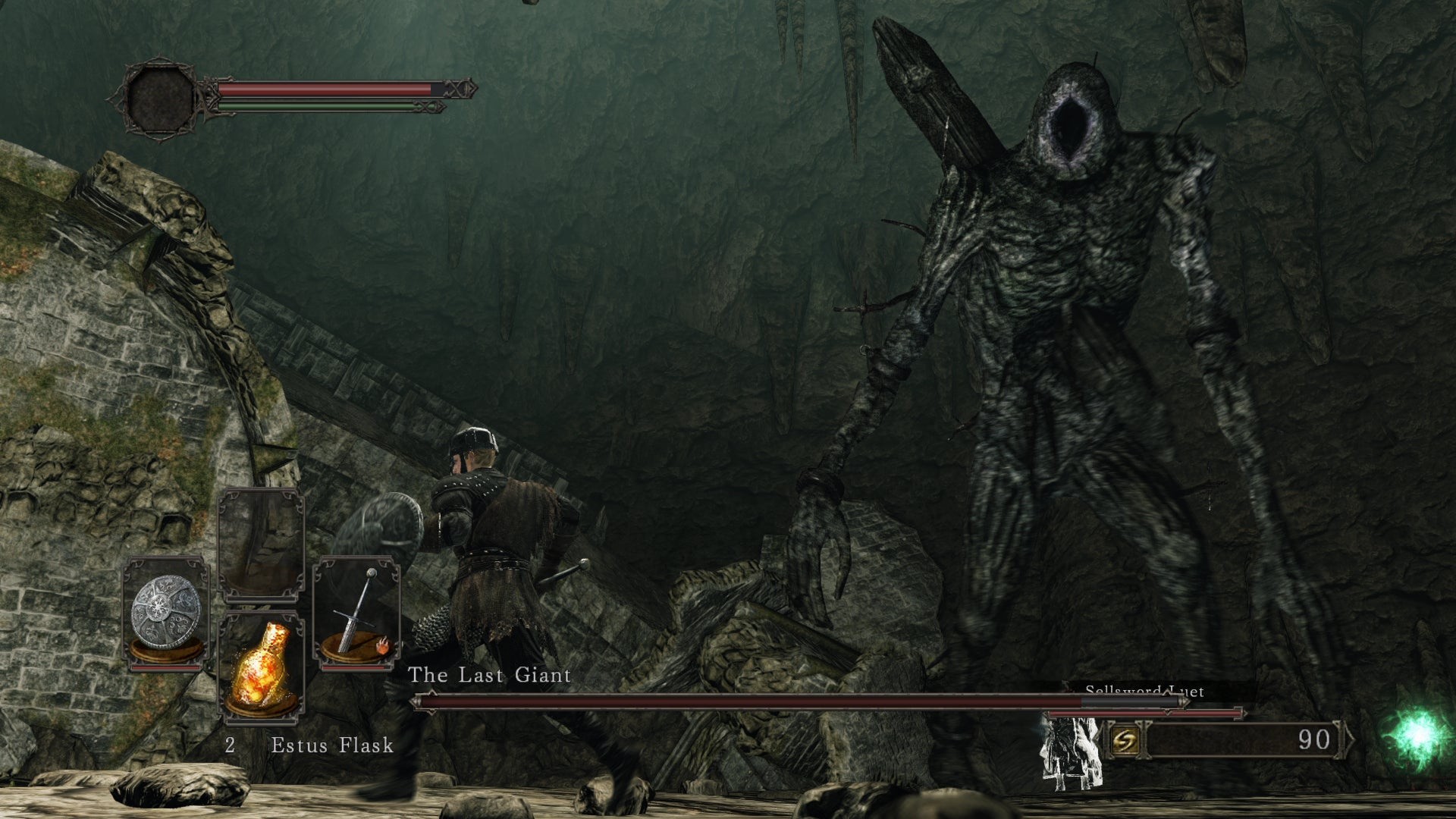The image size is (1456, 819).
Task: Click the gold souls counter emblem
Action: click(1124, 740)
